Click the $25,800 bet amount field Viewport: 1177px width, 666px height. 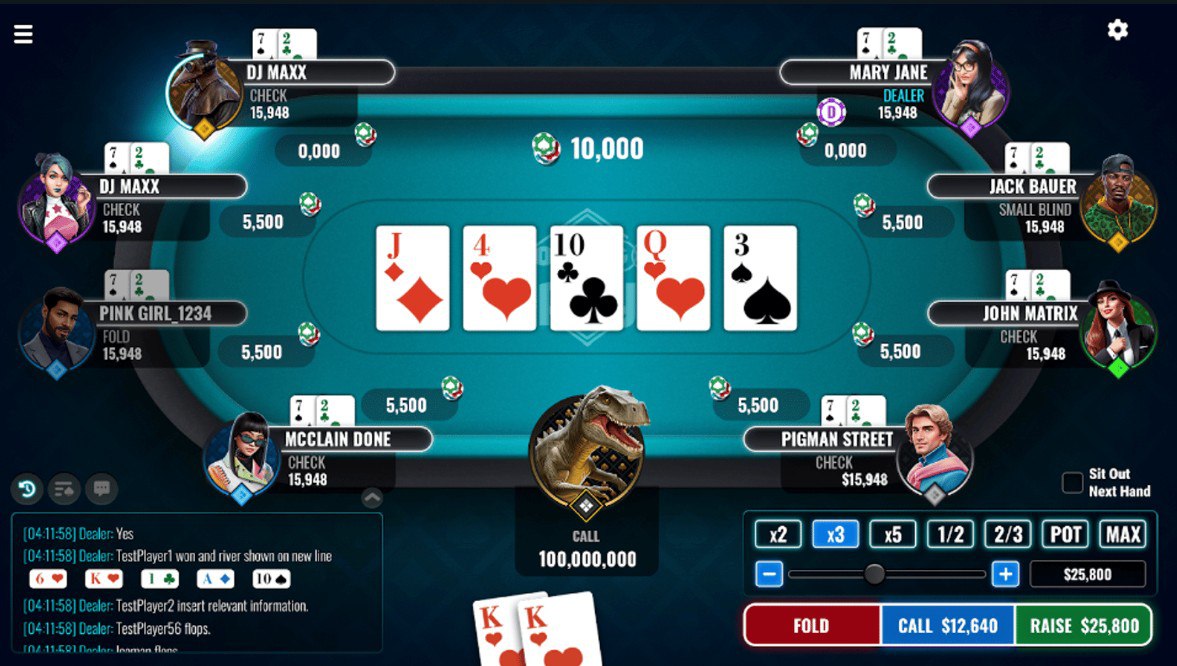click(x=1087, y=574)
